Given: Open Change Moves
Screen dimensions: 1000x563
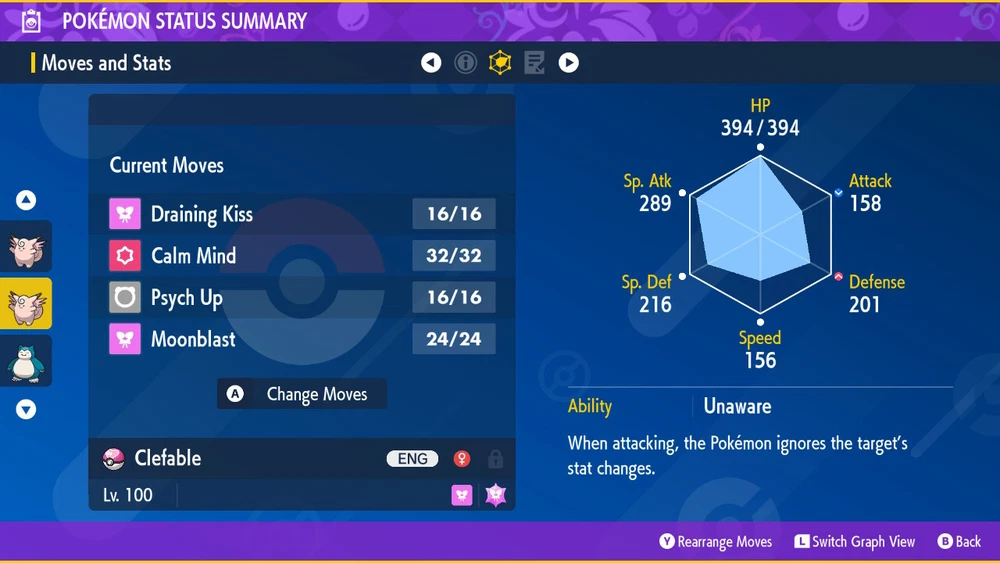Looking at the screenshot, I should 302,394.
